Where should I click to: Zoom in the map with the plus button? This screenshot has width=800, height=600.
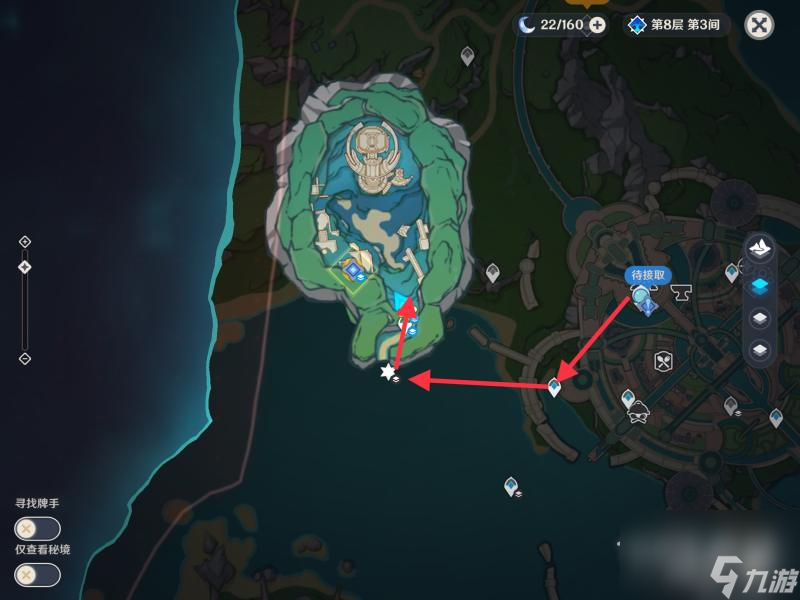pos(25,241)
